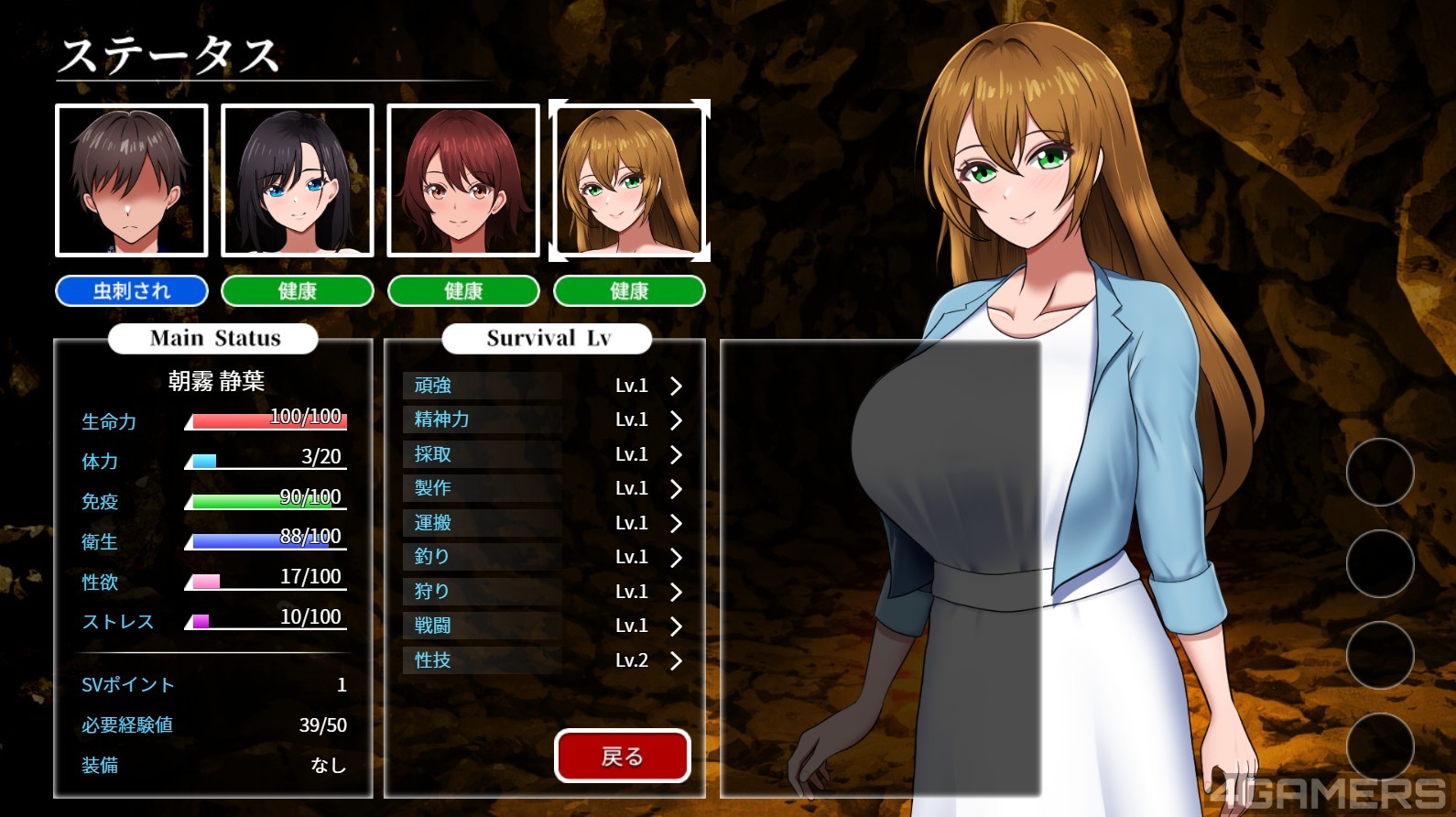
Task: Choose the black-haired blue-eyed girl portrait
Action: click(x=298, y=180)
